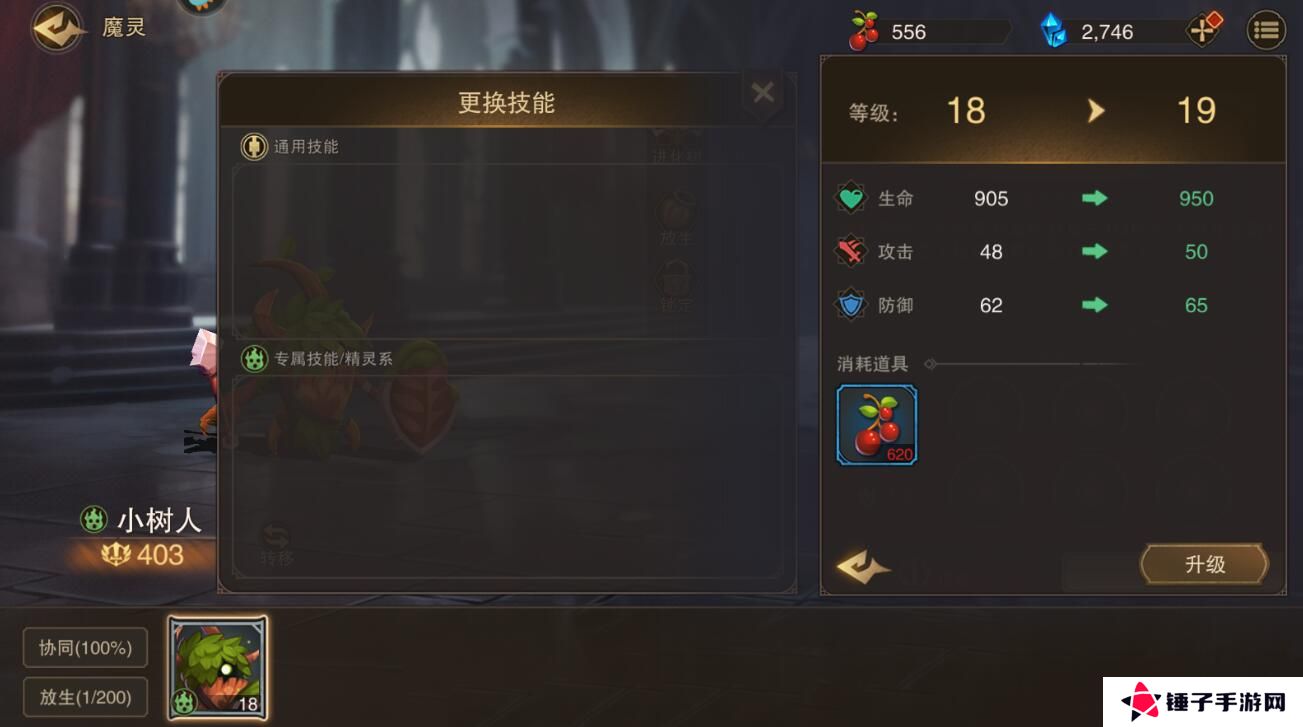Open the list menu at top right
Screen dimensions: 1303x727
click(x=1265, y=29)
